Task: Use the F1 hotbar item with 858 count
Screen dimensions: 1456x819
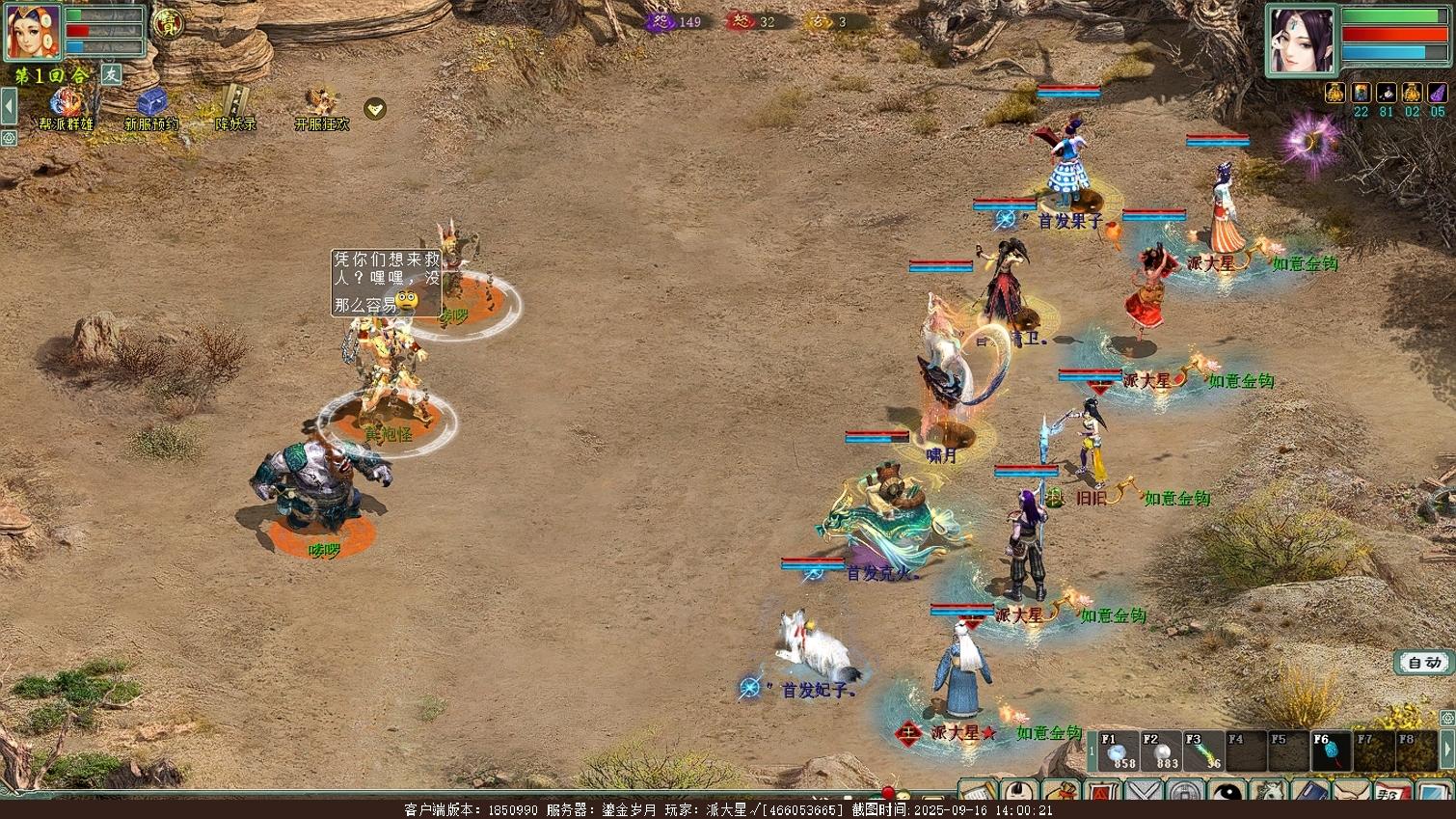Action: coord(1117,751)
